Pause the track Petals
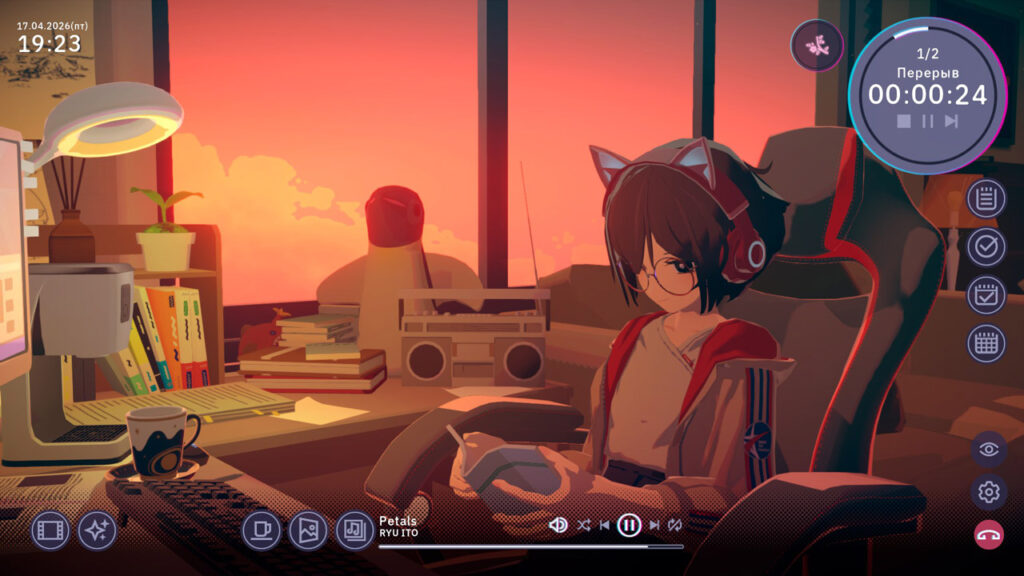The height and width of the screenshot is (576, 1024). tap(629, 525)
